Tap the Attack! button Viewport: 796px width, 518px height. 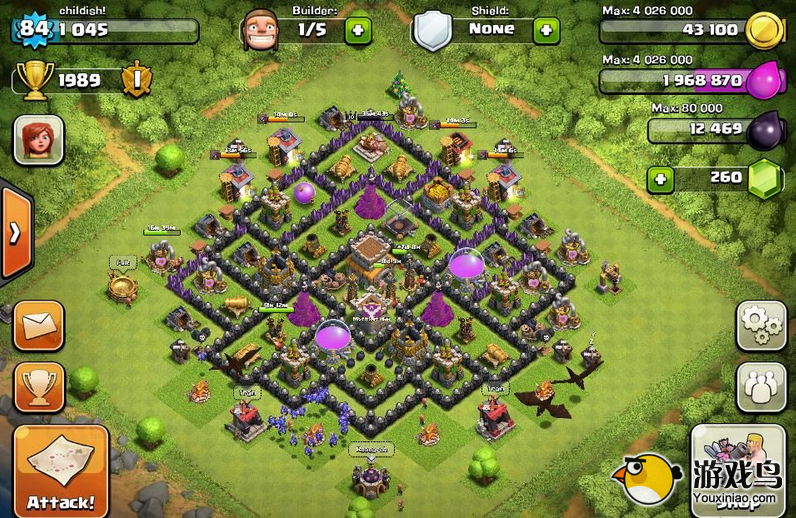pyautogui.click(x=61, y=471)
